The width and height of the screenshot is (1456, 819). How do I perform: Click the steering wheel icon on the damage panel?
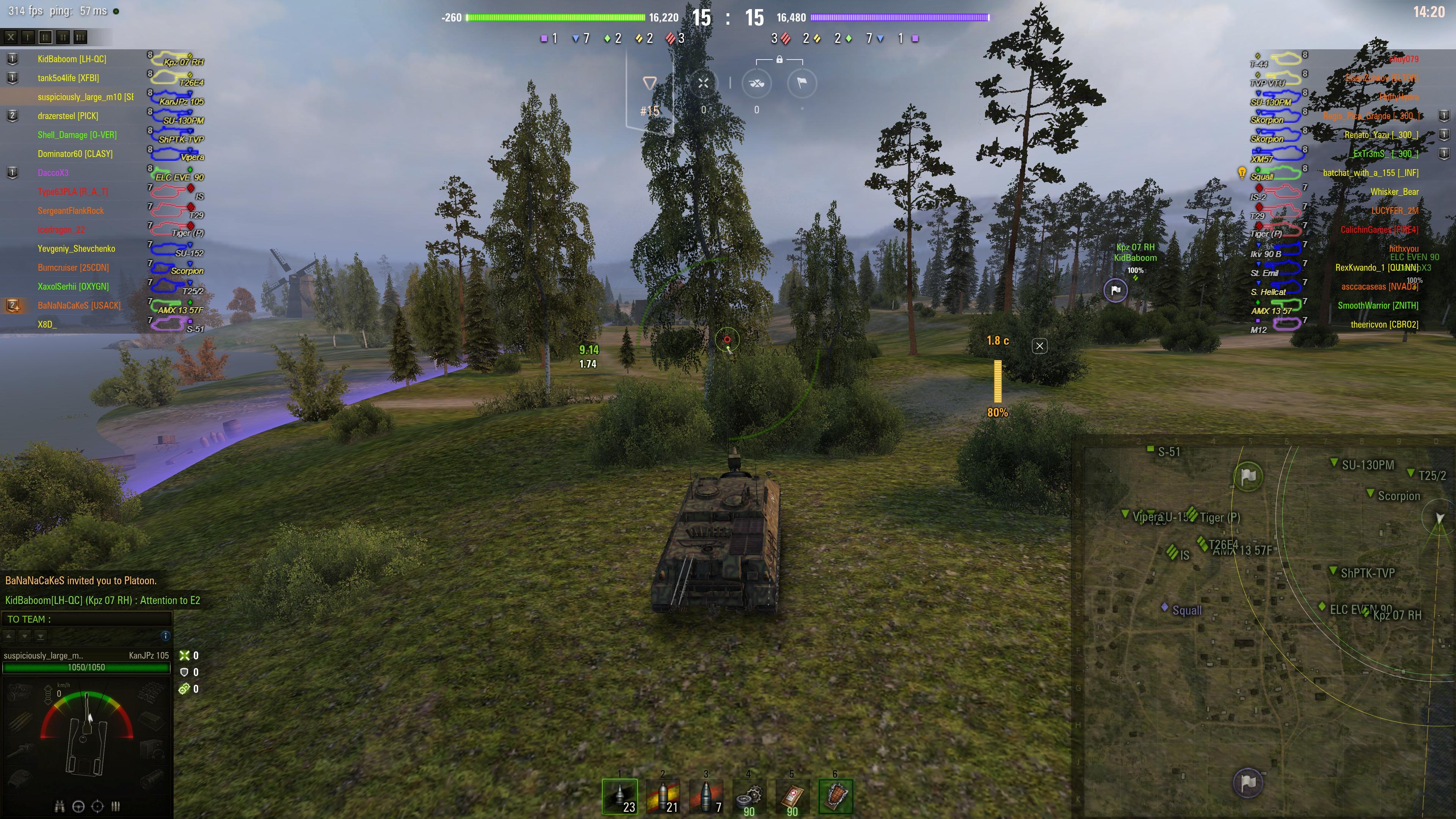pyautogui.click(x=78, y=807)
